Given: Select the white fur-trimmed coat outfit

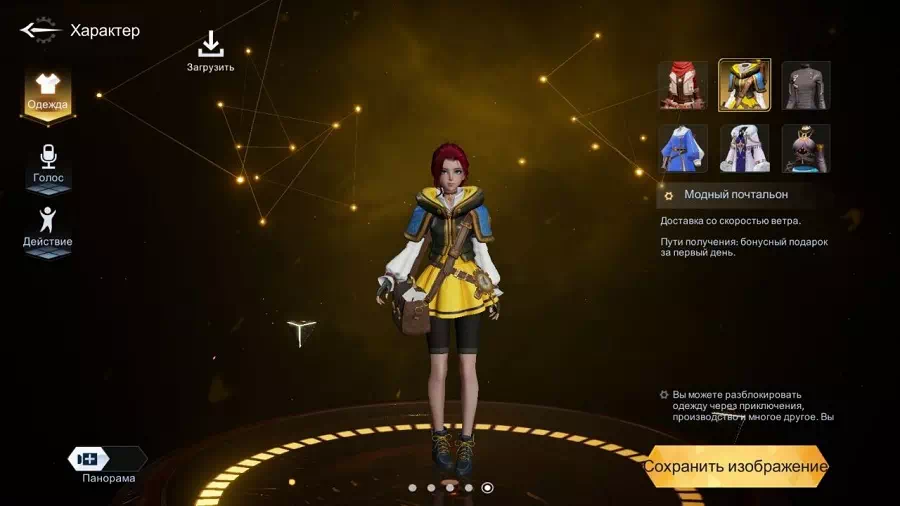Looking at the screenshot, I should (x=745, y=148).
